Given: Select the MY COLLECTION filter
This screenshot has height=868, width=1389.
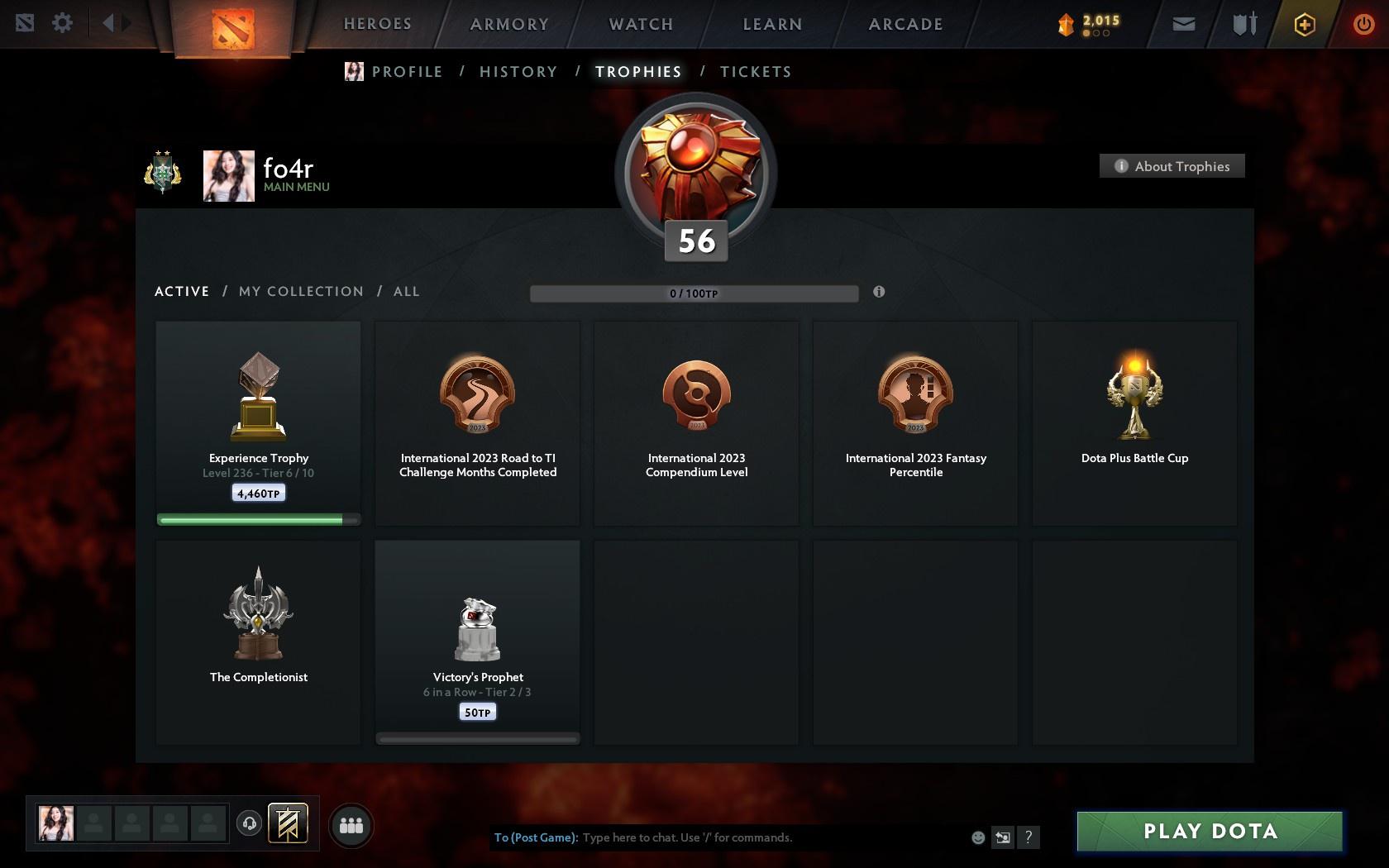Looking at the screenshot, I should pos(300,291).
